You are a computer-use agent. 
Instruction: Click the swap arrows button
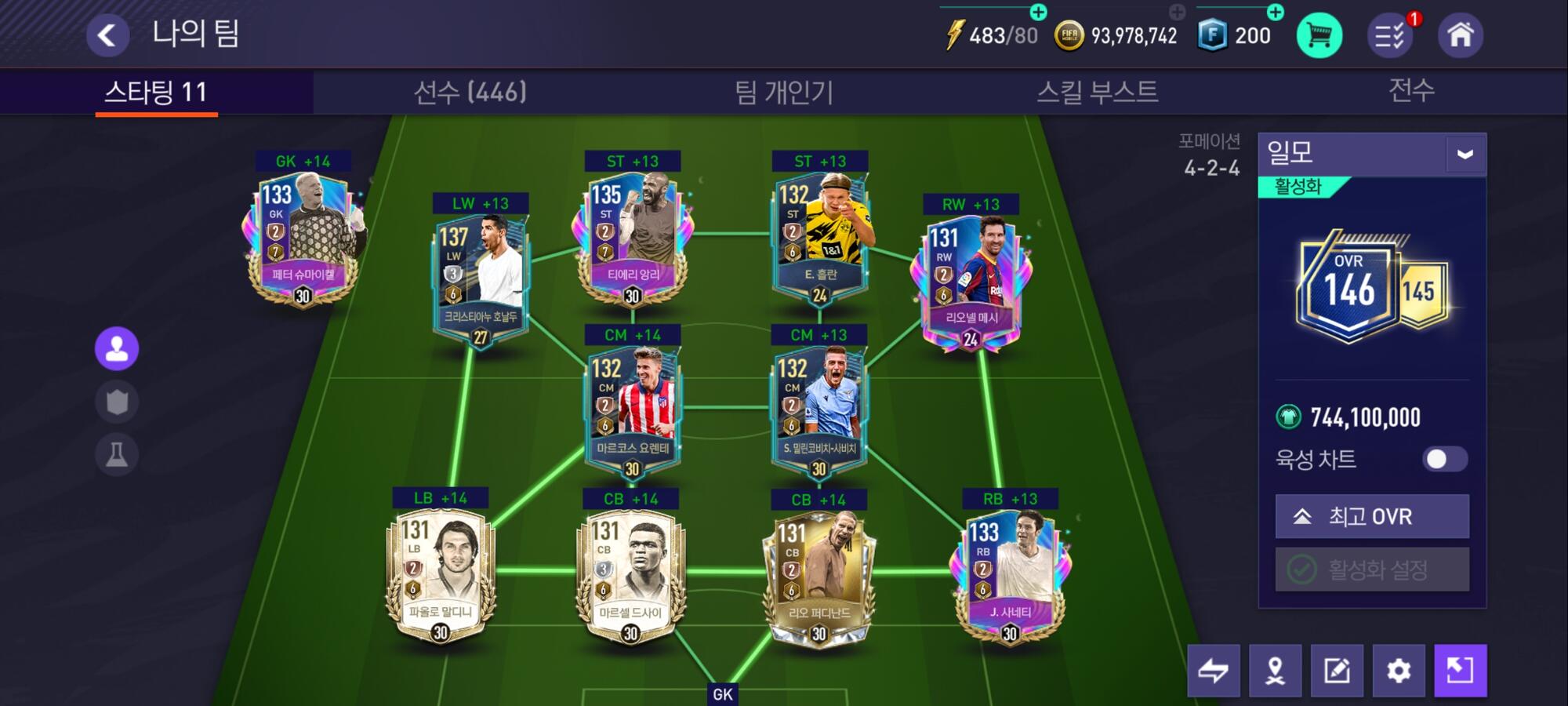pyautogui.click(x=1213, y=671)
